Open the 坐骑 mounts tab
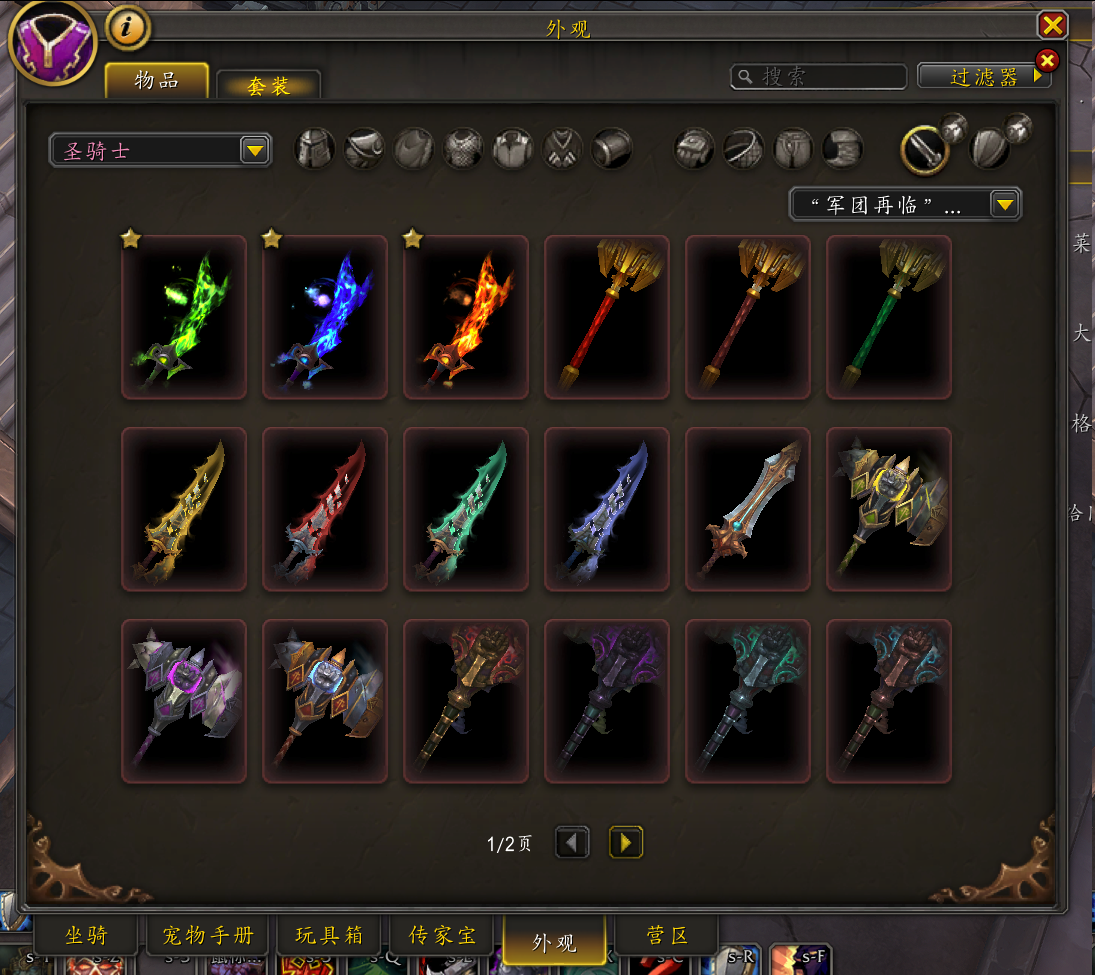Screen dimensions: 1095x975 [x=86, y=937]
